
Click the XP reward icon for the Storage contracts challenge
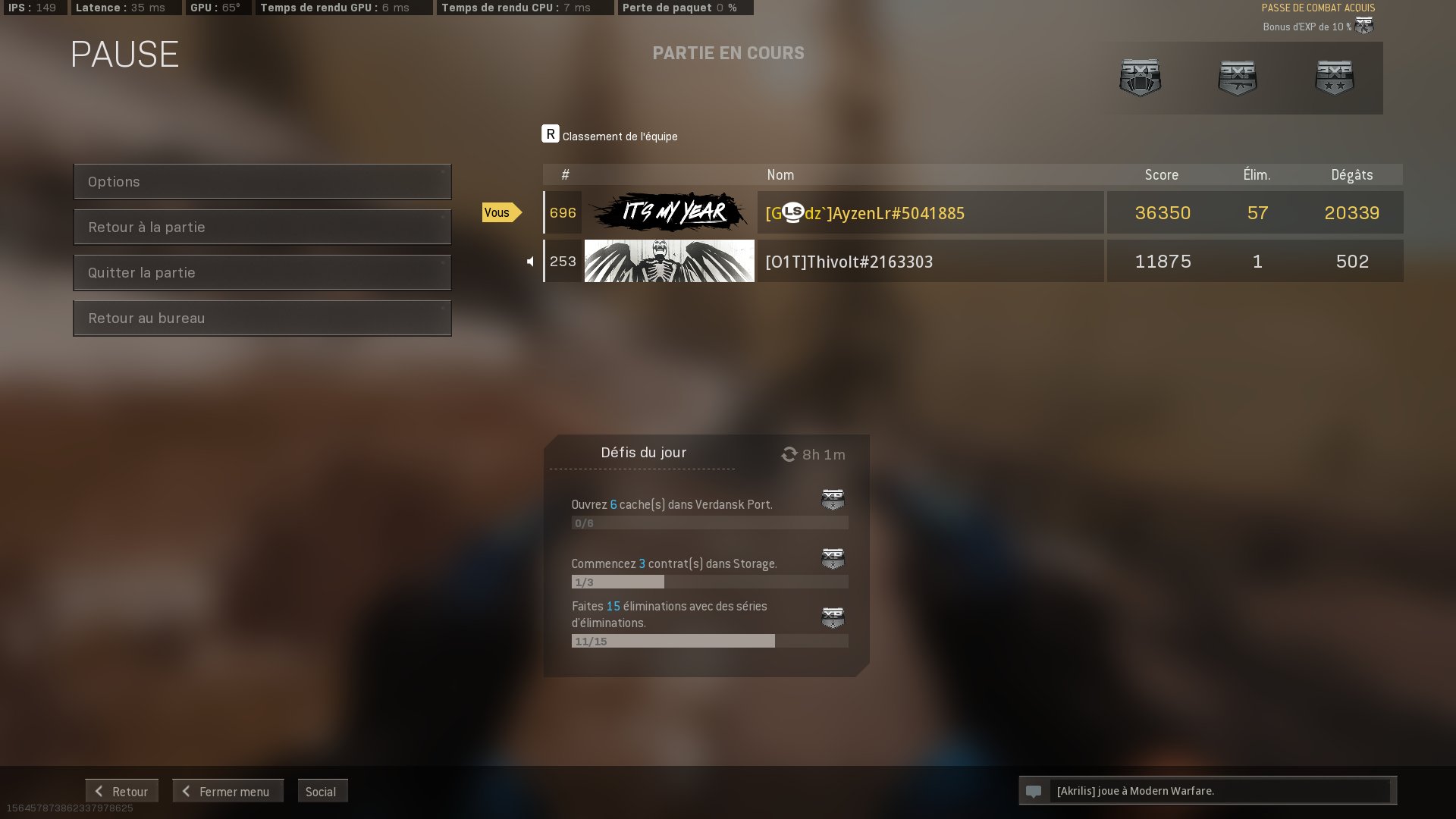coord(832,560)
